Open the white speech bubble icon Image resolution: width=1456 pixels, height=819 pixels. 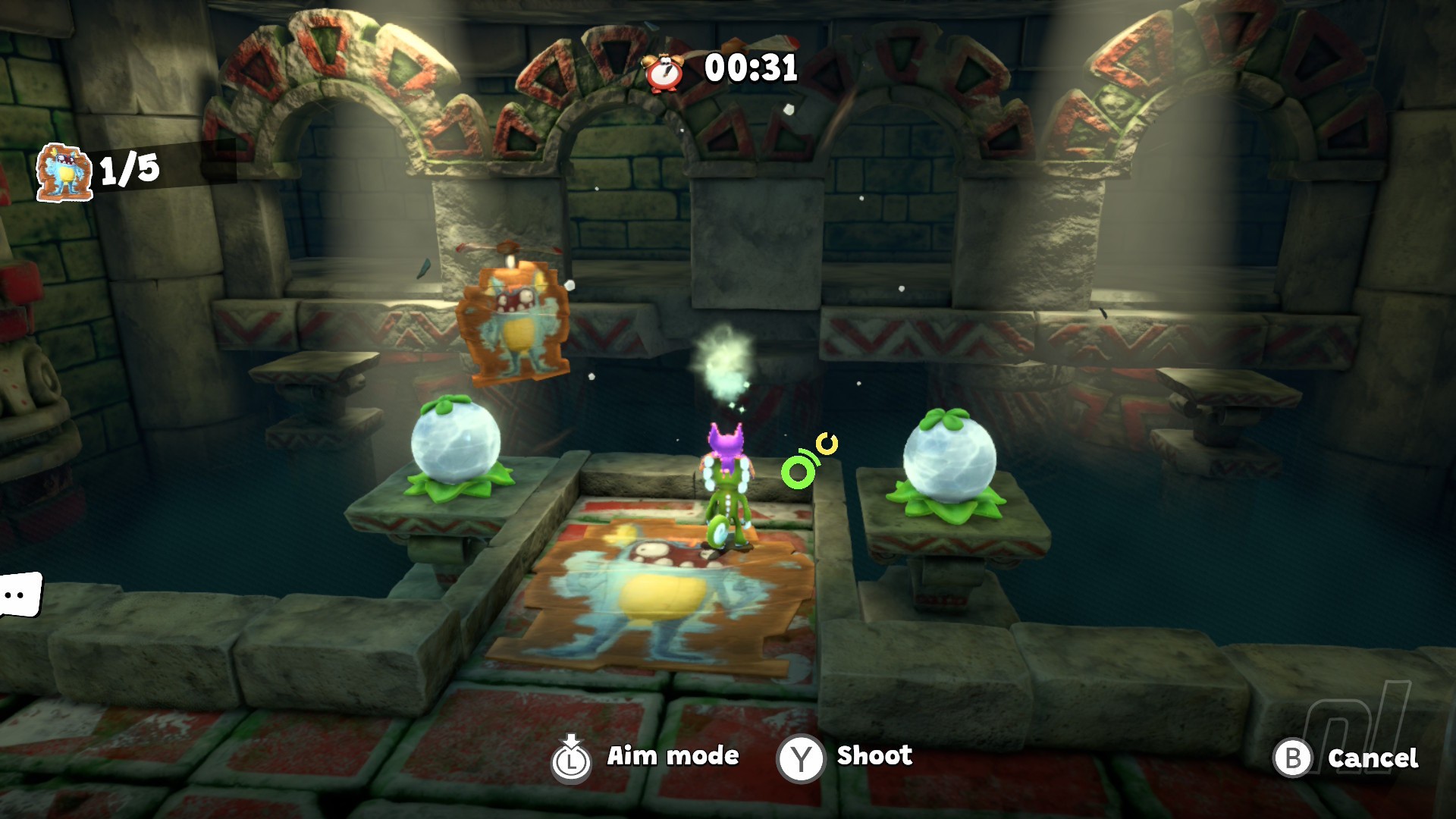(x=19, y=595)
